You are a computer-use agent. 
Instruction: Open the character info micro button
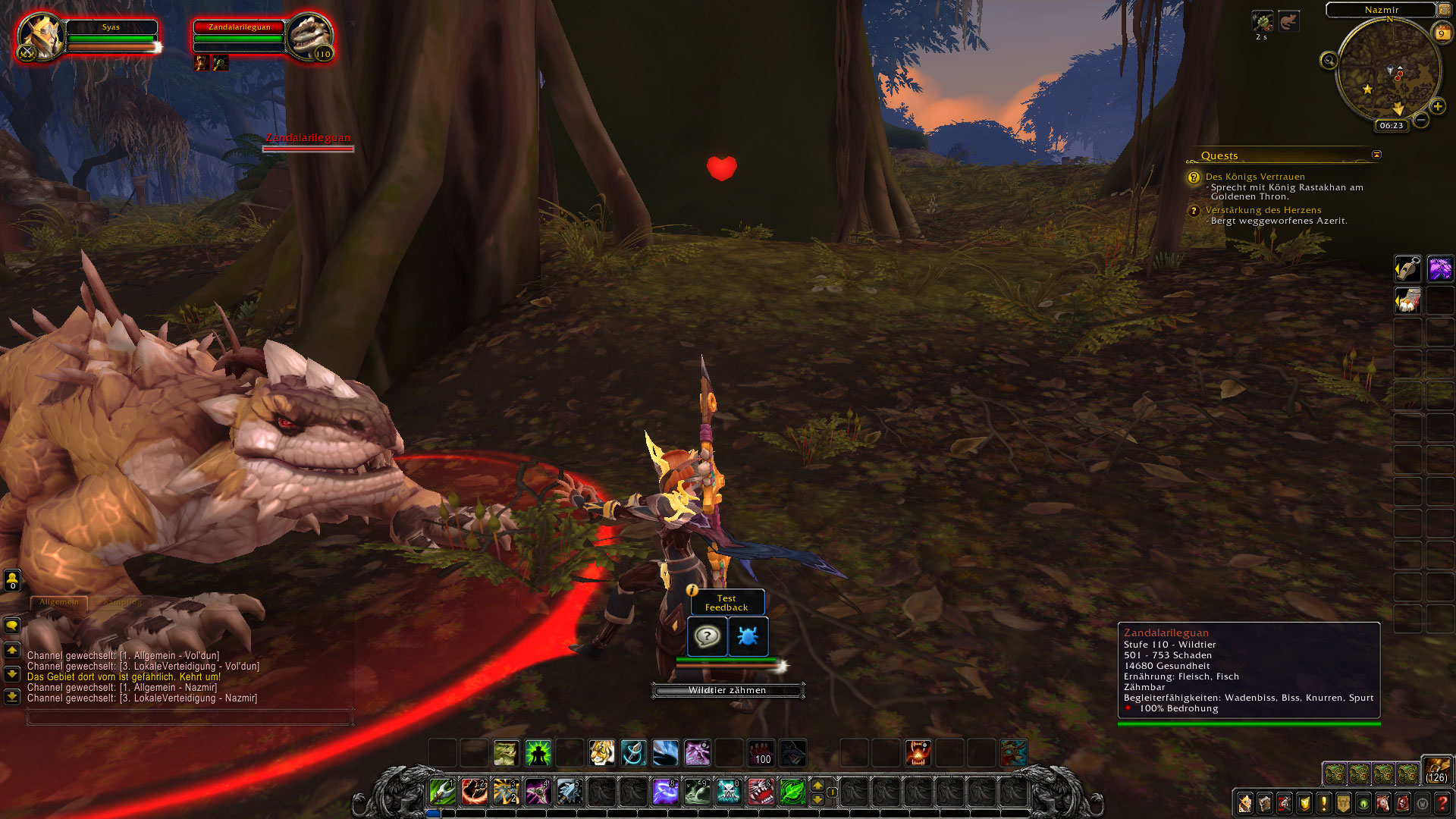tap(1245, 803)
